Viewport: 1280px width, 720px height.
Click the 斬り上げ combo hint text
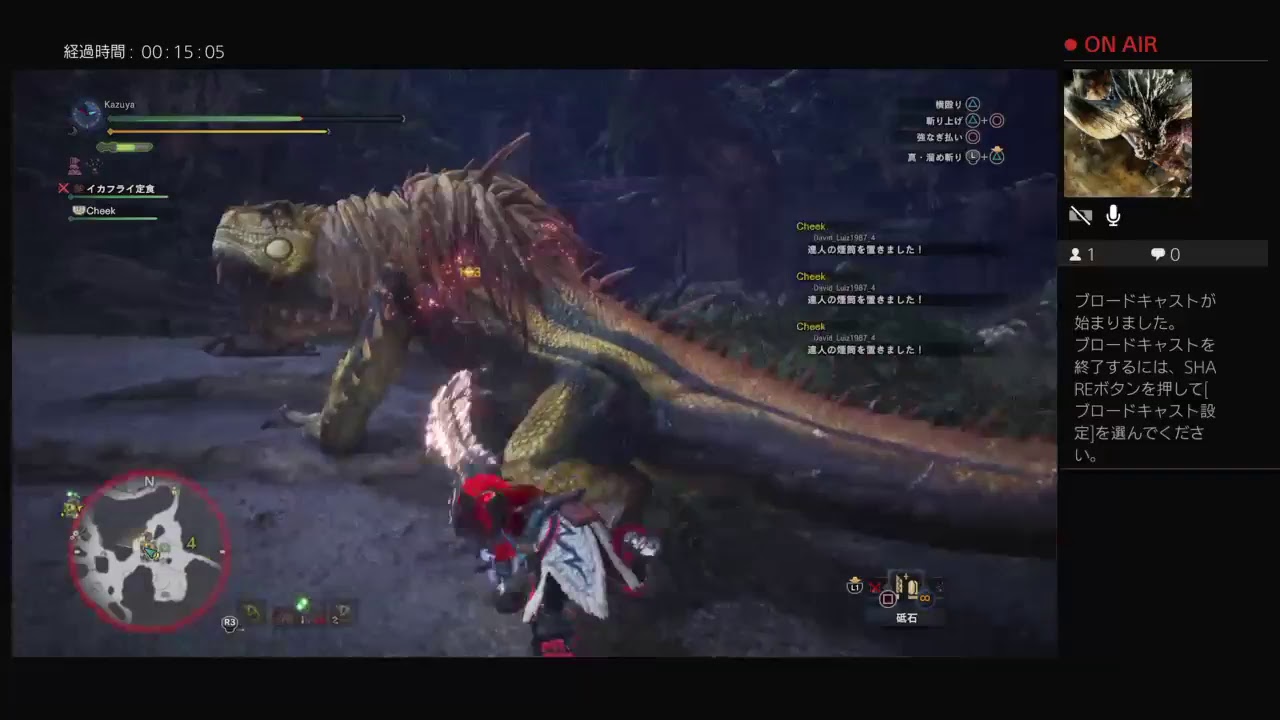(945, 120)
